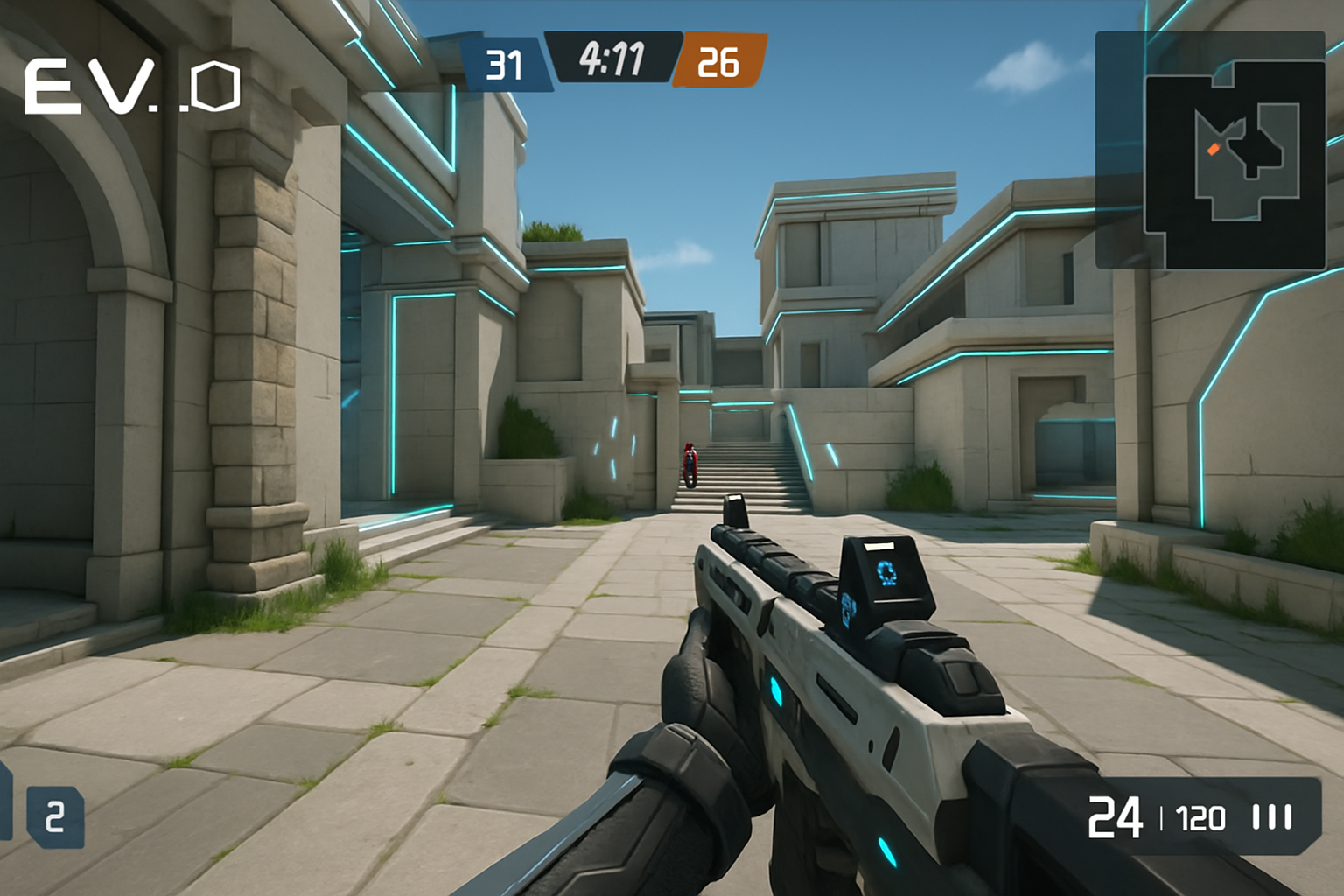
Task: Click the blue glowing indicator on the weapon body
Action: pyautogui.click(x=777, y=691)
